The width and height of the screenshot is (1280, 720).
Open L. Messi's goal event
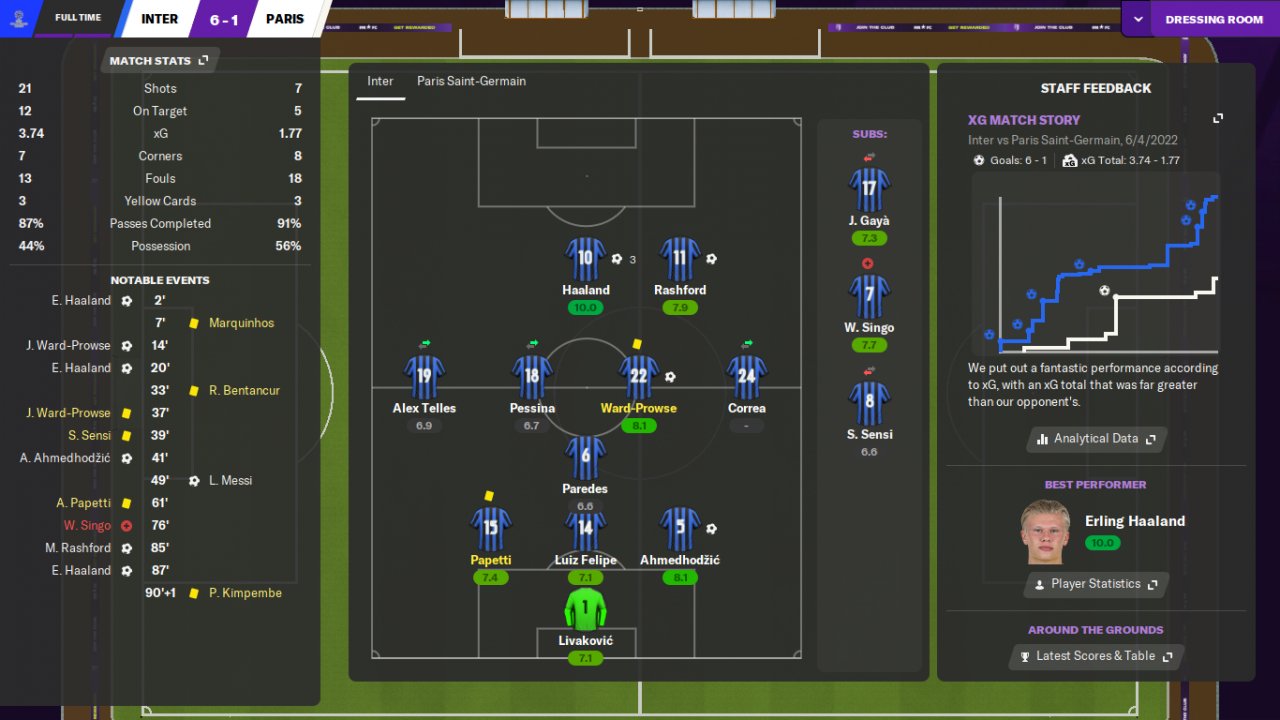(230, 481)
